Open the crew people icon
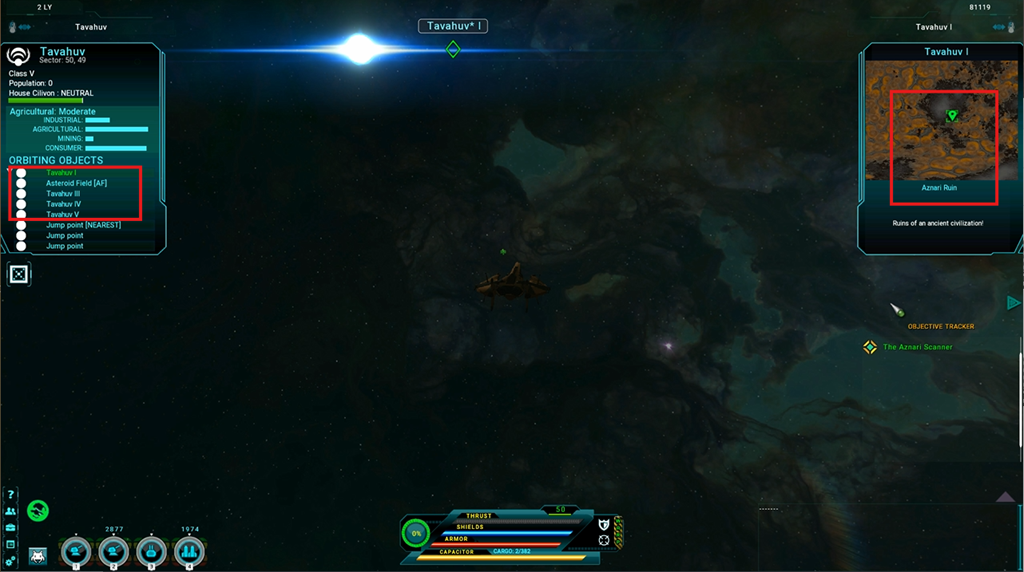 [11, 511]
